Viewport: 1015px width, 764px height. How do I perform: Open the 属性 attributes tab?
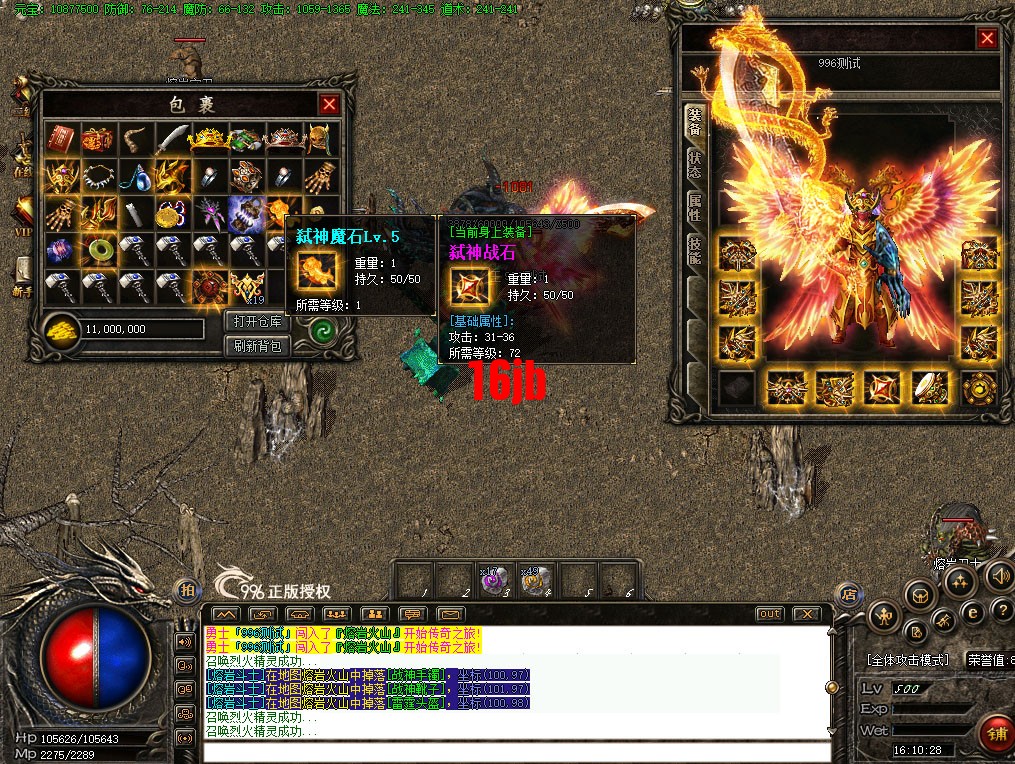[694, 208]
